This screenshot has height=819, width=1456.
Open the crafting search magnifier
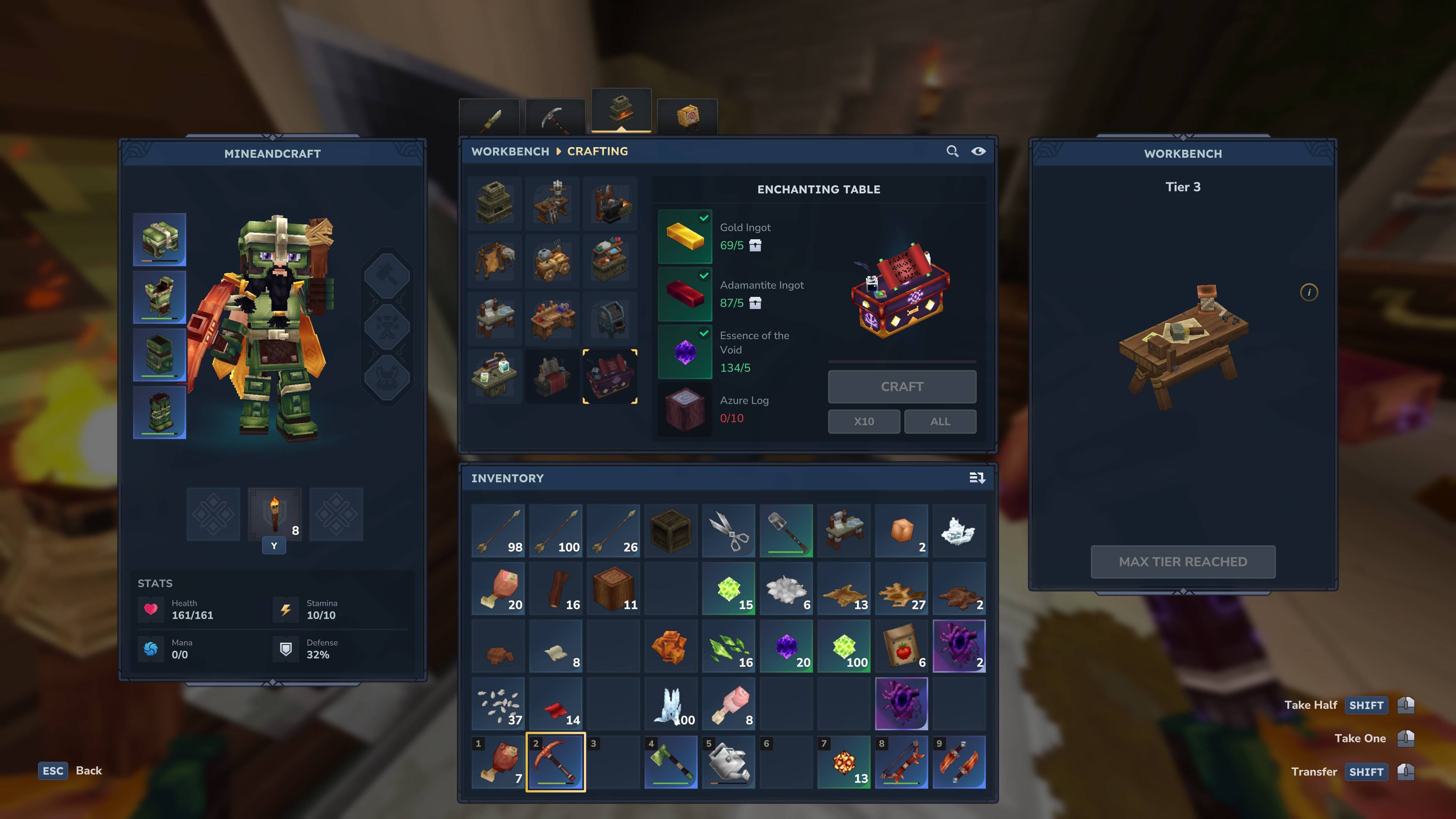pos(952,152)
